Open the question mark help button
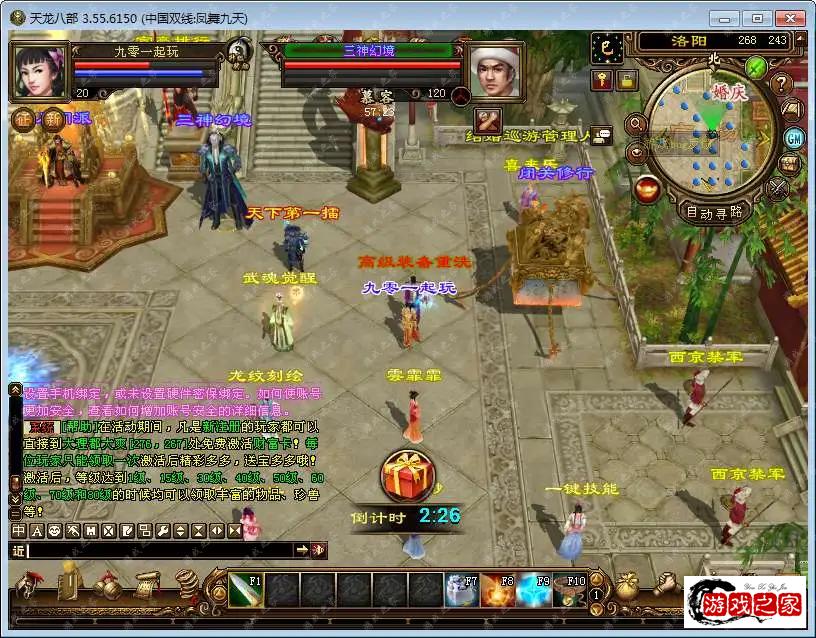The image size is (816, 638). click(782, 84)
